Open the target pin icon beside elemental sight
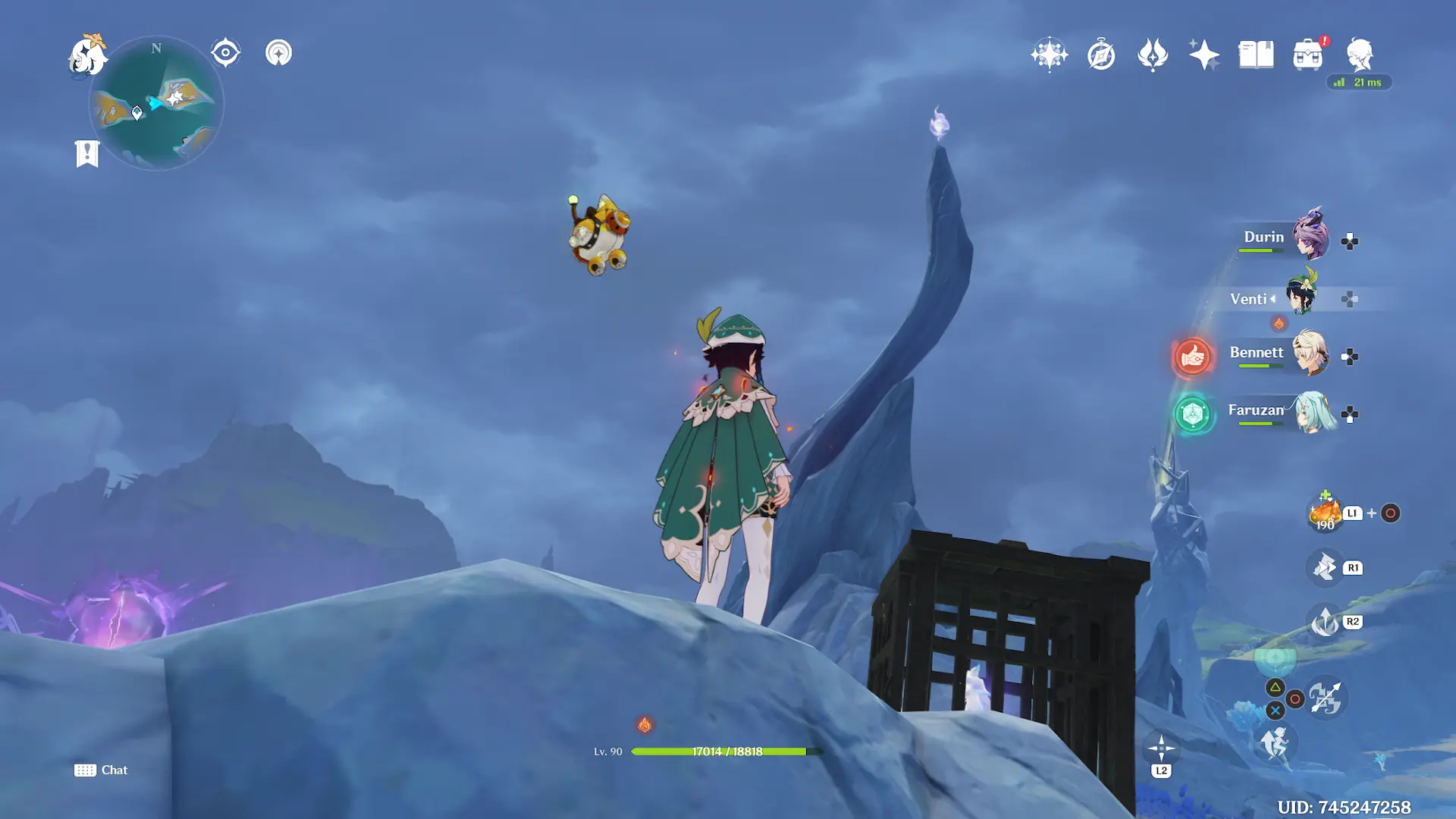The width and height of the screenshot is (1456, 819). (278, 53)
